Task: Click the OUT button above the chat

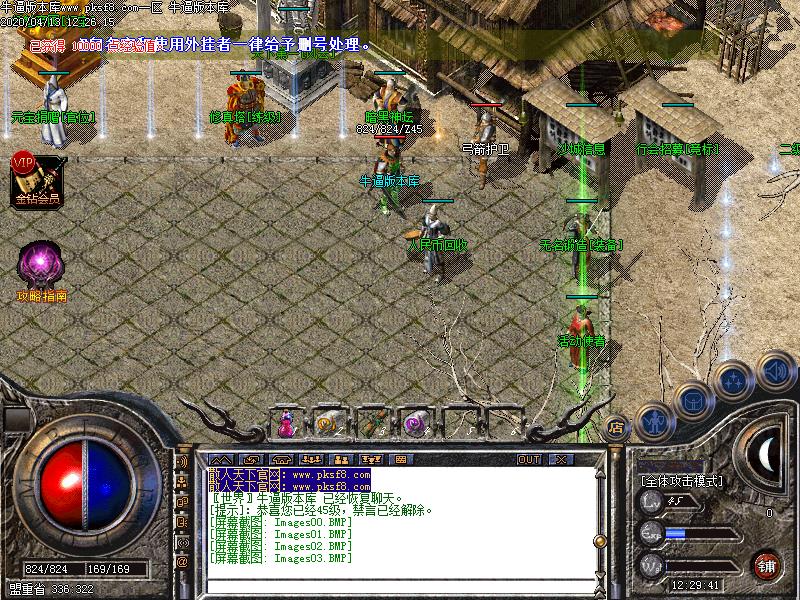Action: tap(529, 460)
